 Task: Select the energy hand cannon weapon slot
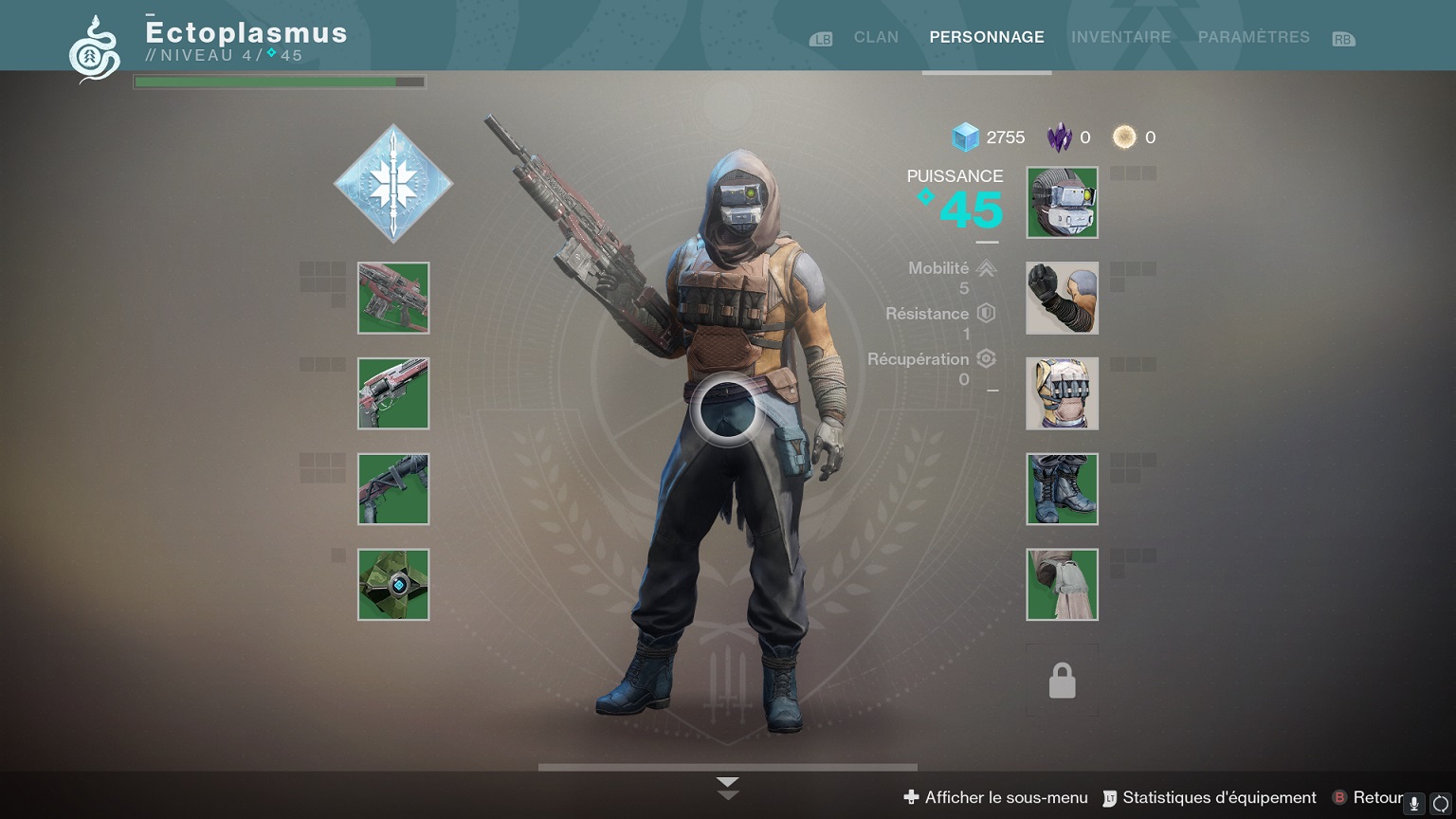click(x=393, y=393)
